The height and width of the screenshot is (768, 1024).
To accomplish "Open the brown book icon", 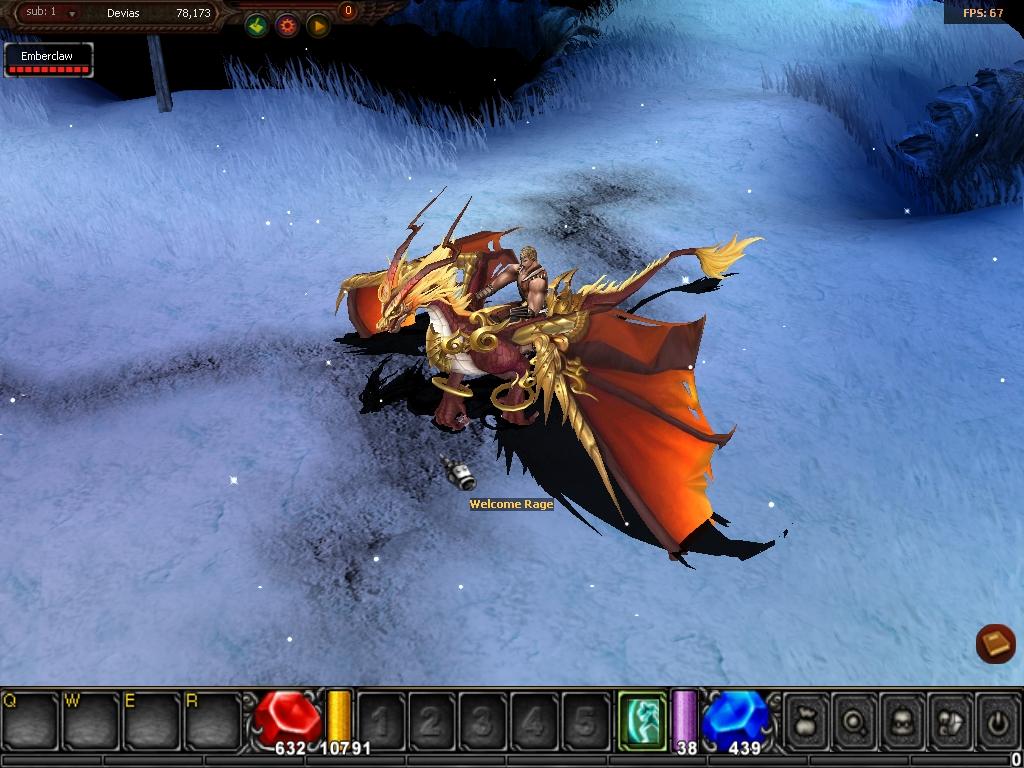I will [x=995, y=644].
